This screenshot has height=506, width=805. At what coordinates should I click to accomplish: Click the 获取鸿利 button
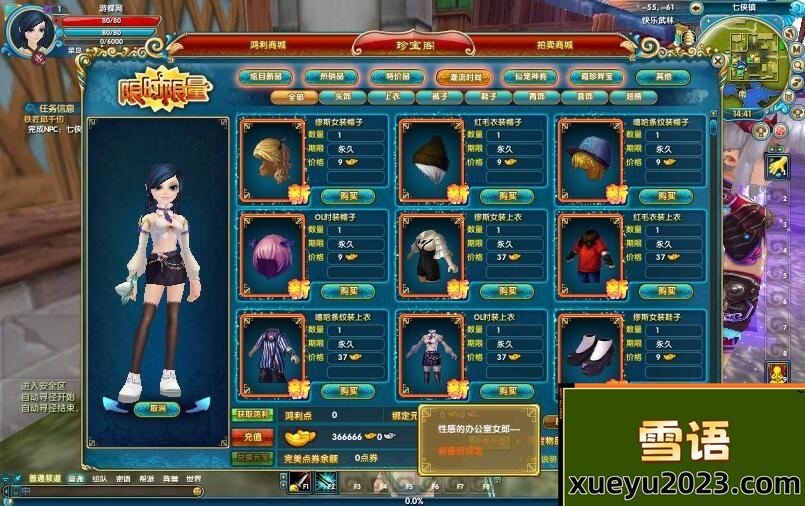(x=253, y=414)
